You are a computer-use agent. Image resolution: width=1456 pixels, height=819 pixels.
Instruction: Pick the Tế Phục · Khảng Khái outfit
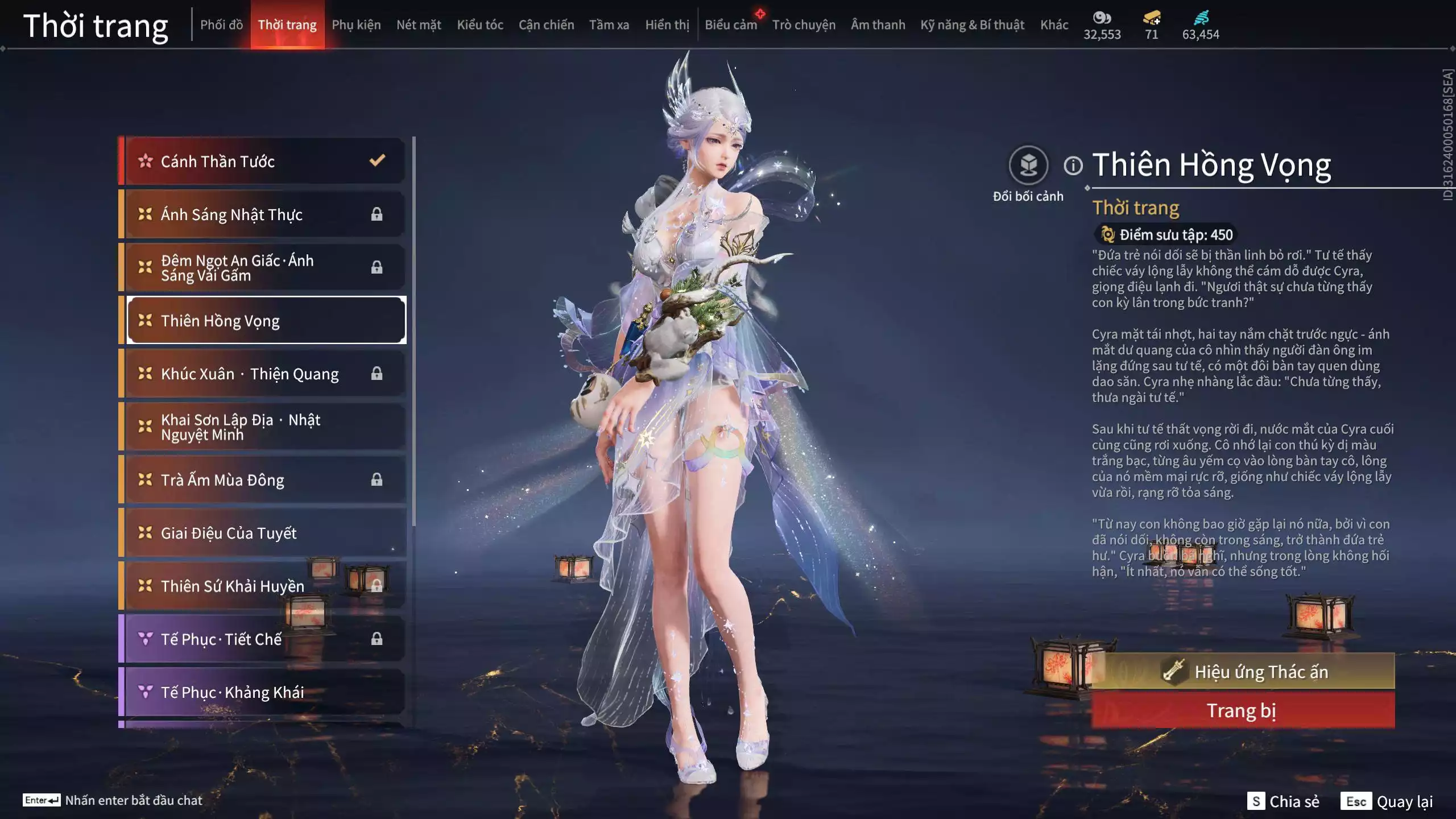pos(264,692)
